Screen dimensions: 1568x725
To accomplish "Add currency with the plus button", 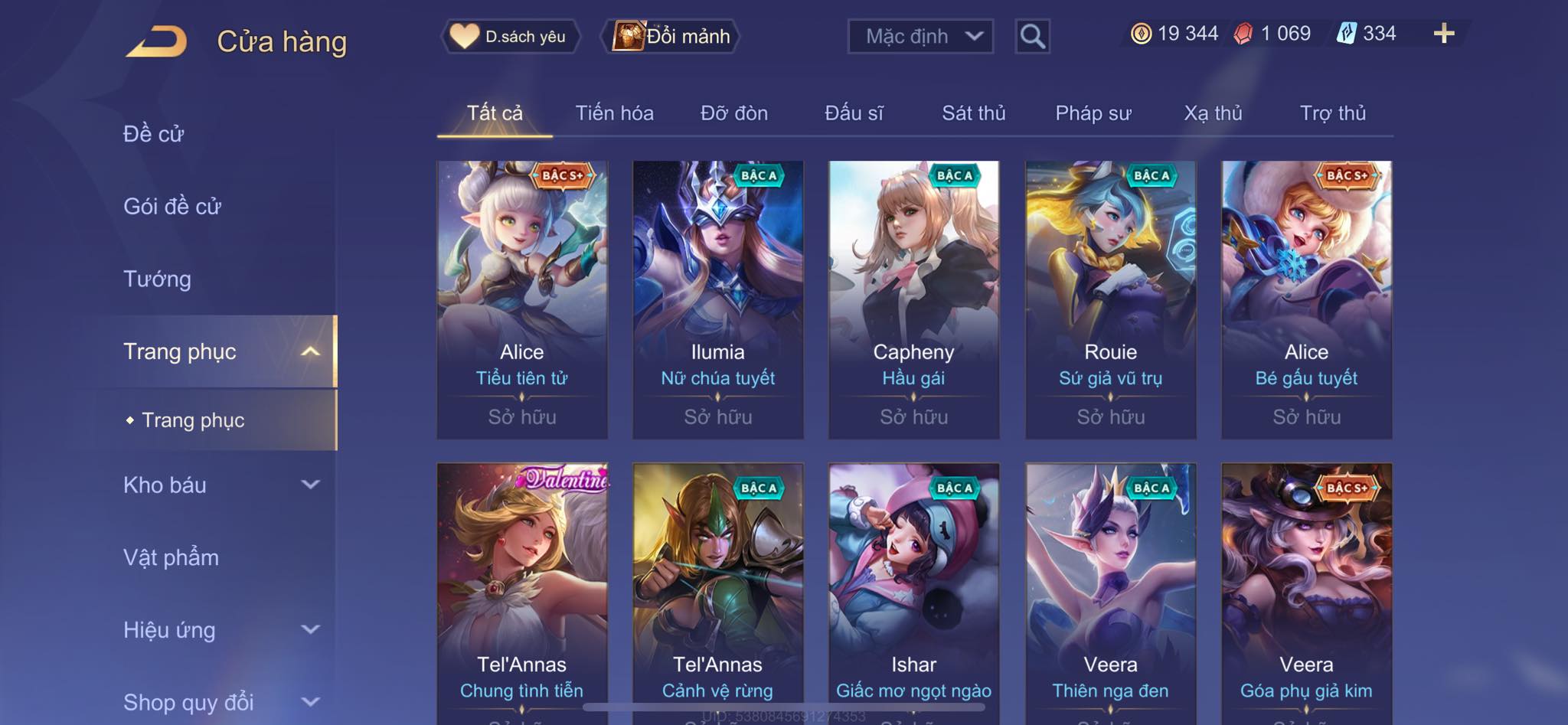I will click(x=1443, y=34).
